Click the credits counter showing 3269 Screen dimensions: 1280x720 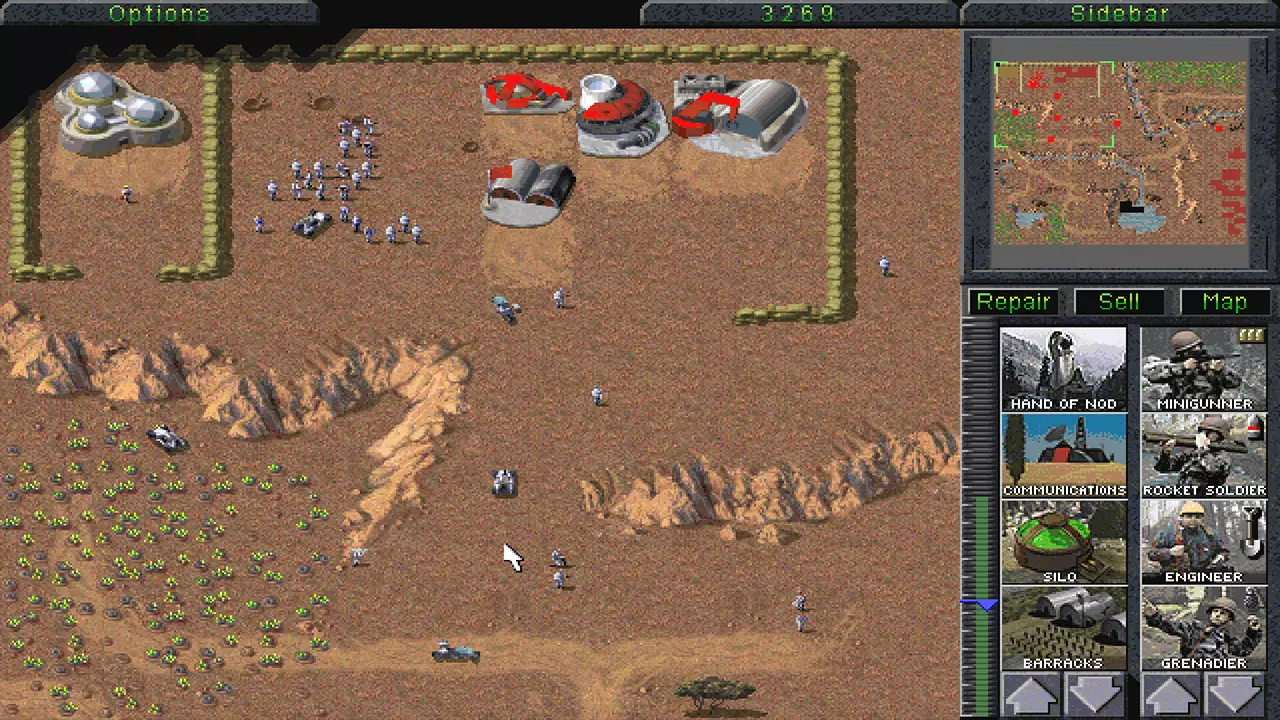(797, 13)
